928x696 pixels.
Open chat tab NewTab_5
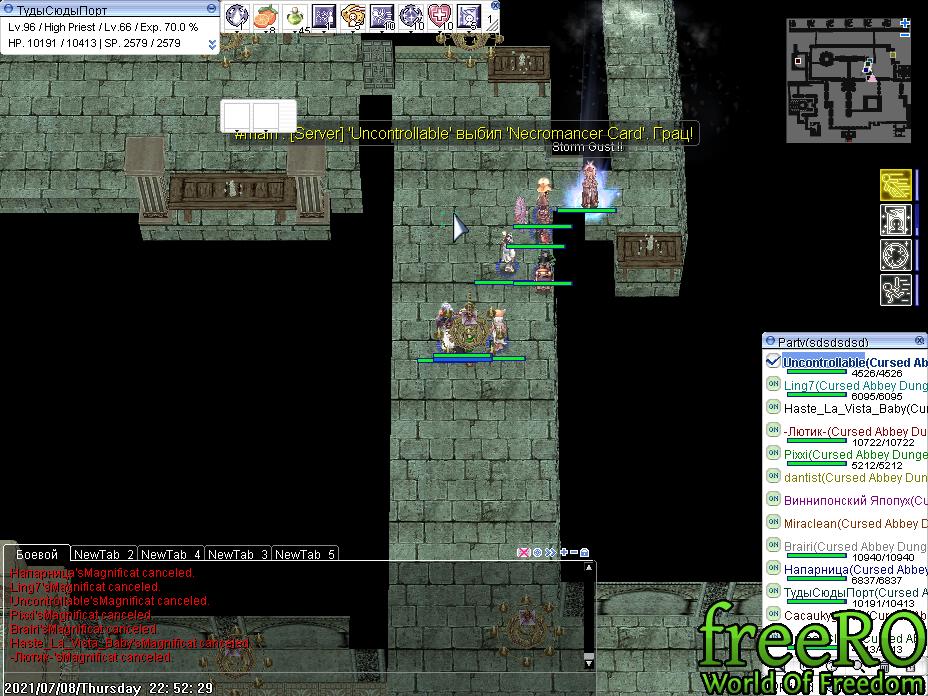click(305, 554)
